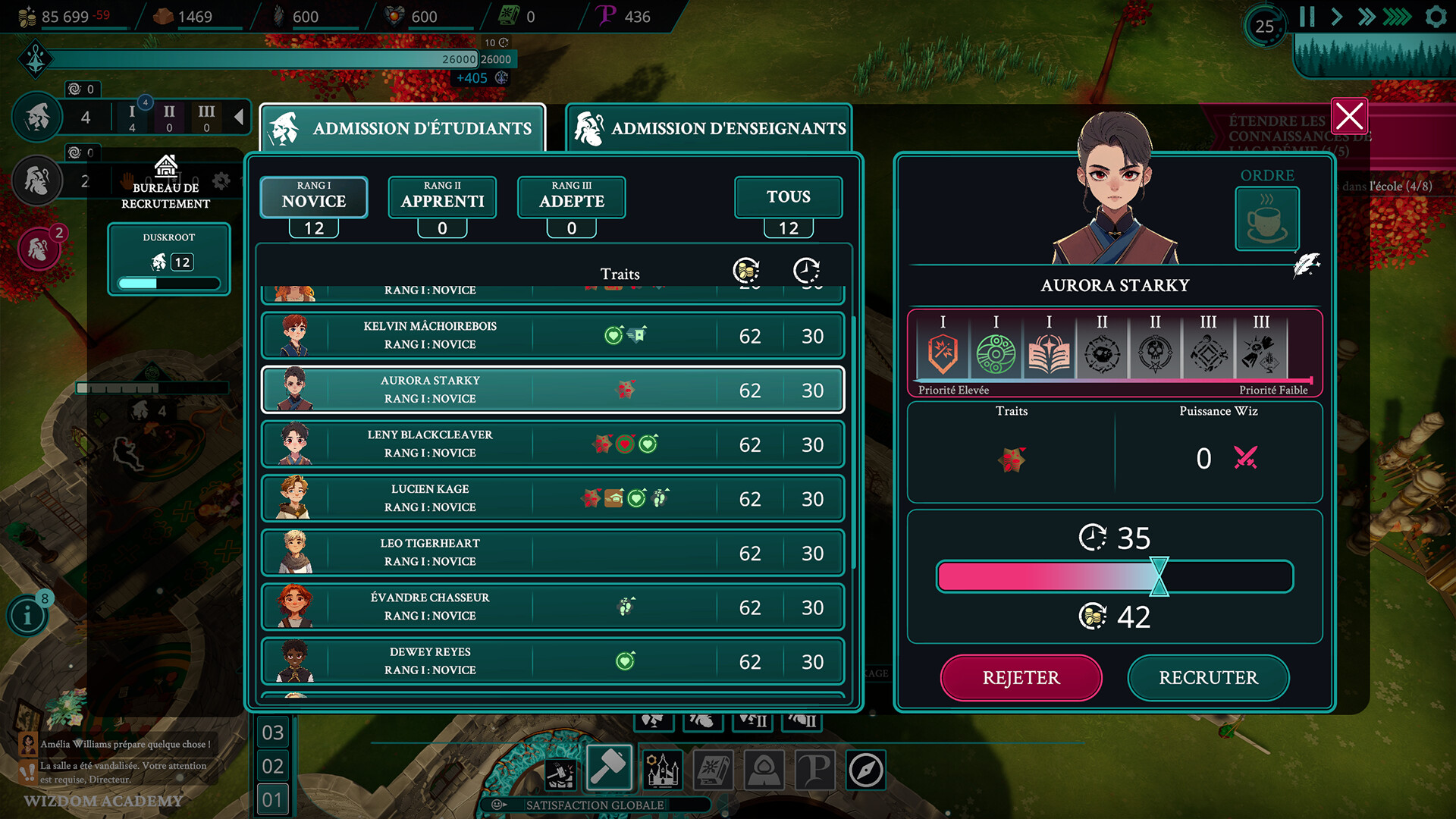Reject Aurora Starky with Rejeter

pos(1021,677)
